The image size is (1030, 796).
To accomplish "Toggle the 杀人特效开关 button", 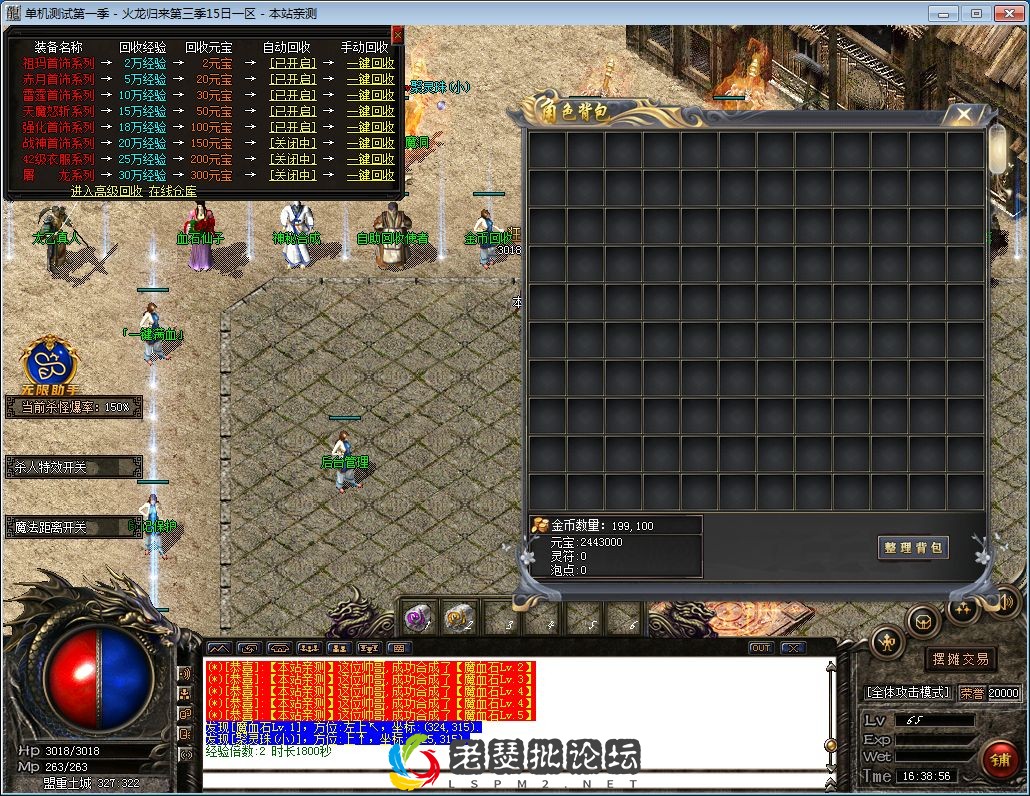I will click(73, 467).
